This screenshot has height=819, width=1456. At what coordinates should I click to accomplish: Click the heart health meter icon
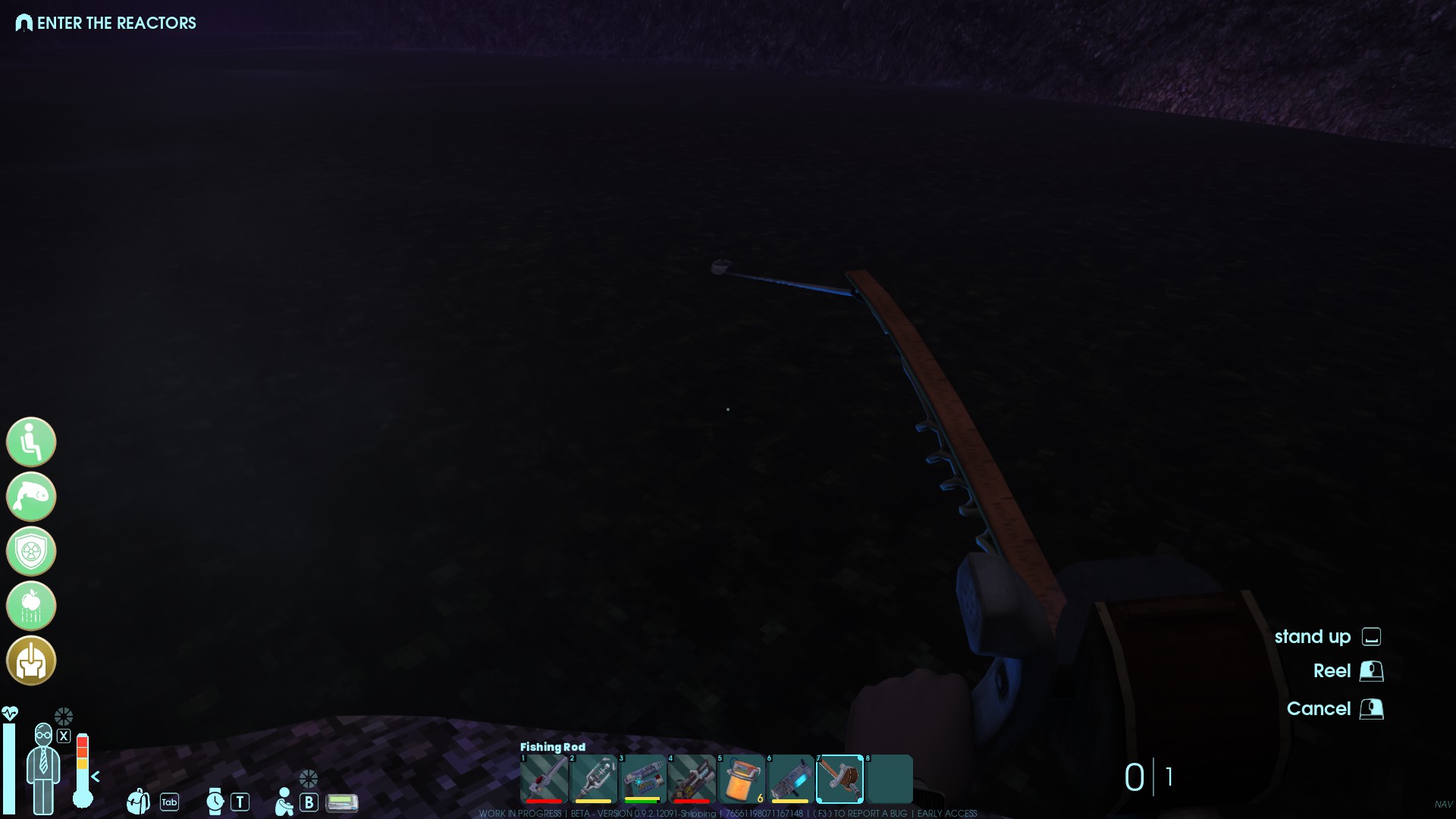tap(11, 713)
